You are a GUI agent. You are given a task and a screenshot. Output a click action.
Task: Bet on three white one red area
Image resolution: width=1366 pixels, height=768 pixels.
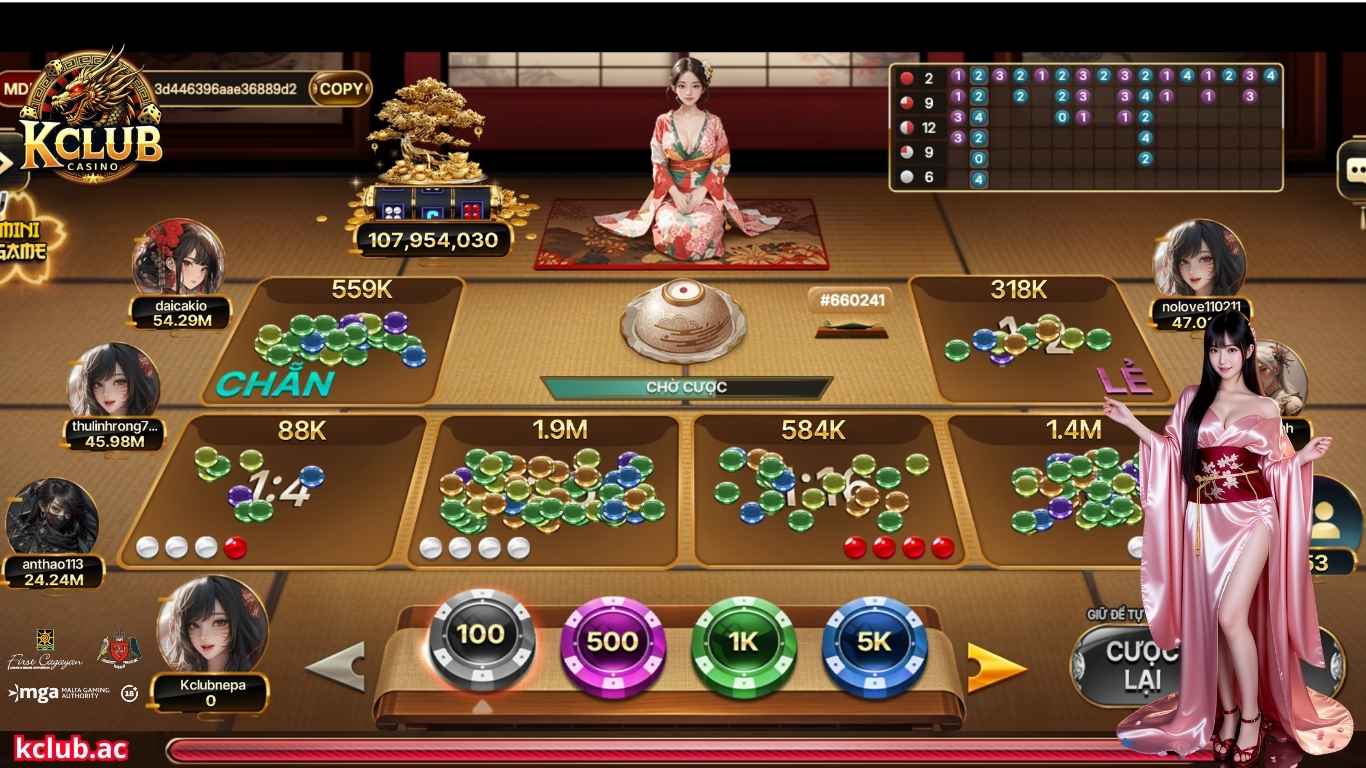[275, 490]
